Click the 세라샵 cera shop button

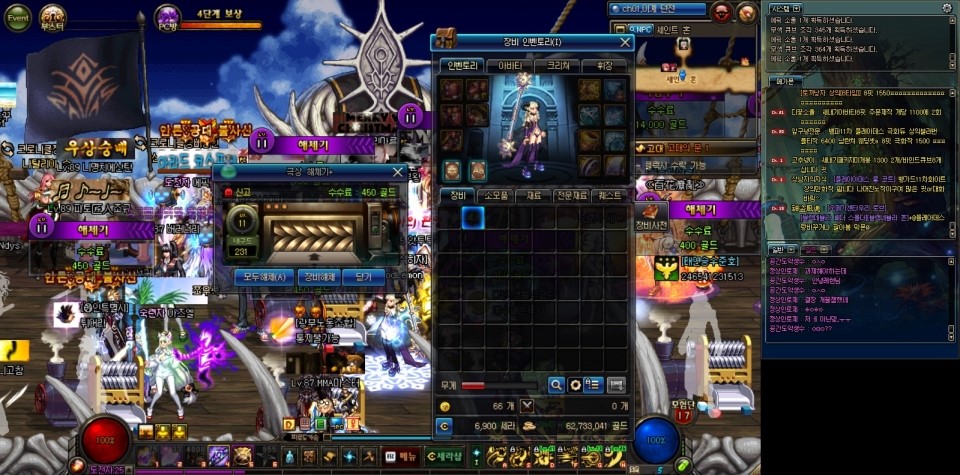(443, 457)
